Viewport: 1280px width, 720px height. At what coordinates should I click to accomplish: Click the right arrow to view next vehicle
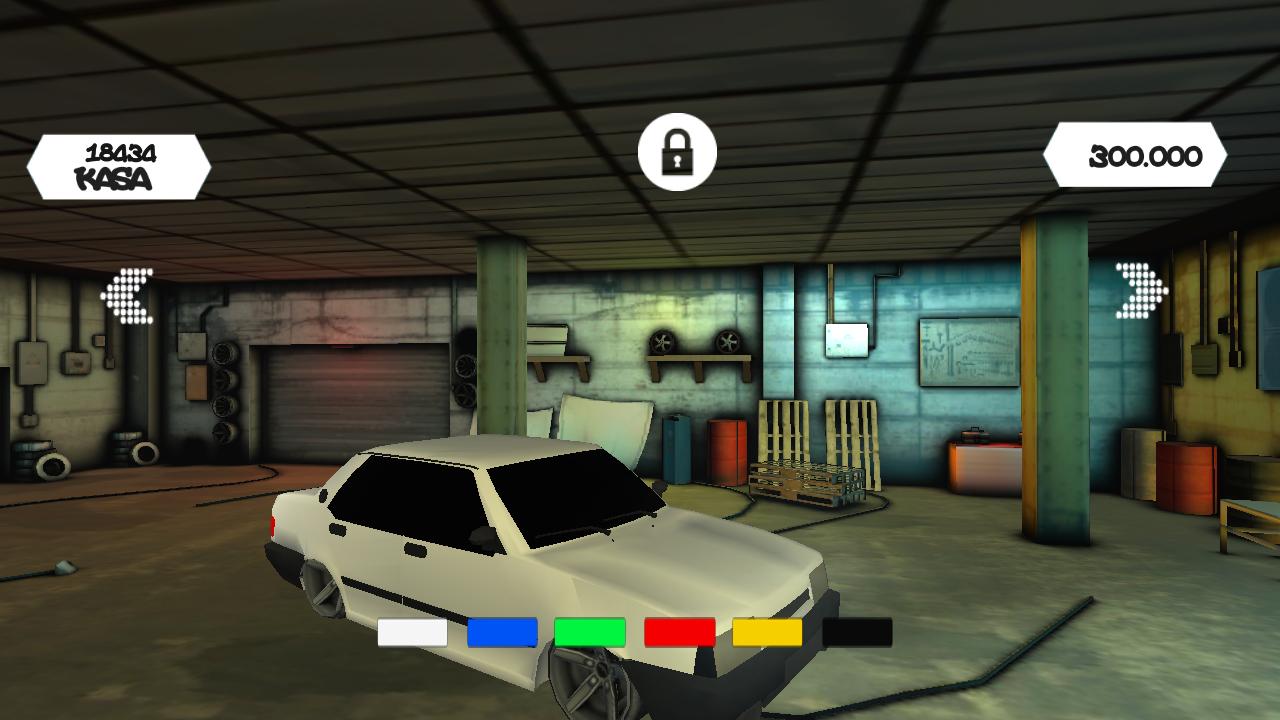[x=1140, y=290]
